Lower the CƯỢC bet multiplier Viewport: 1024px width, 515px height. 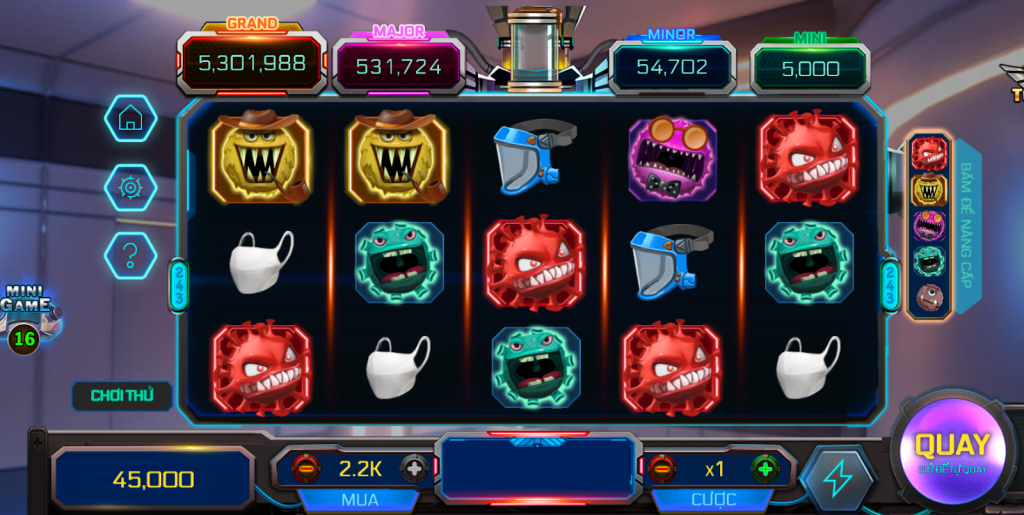661,467
